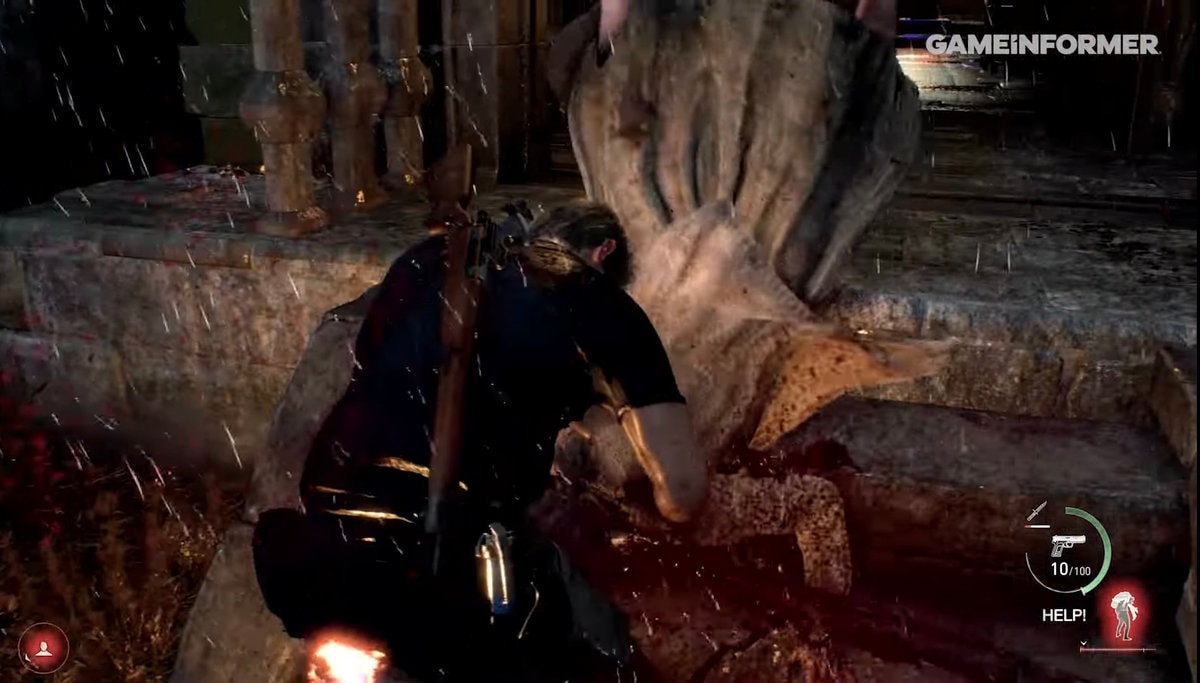Click the red captured-companion status icon

(x=1124, y=613)
